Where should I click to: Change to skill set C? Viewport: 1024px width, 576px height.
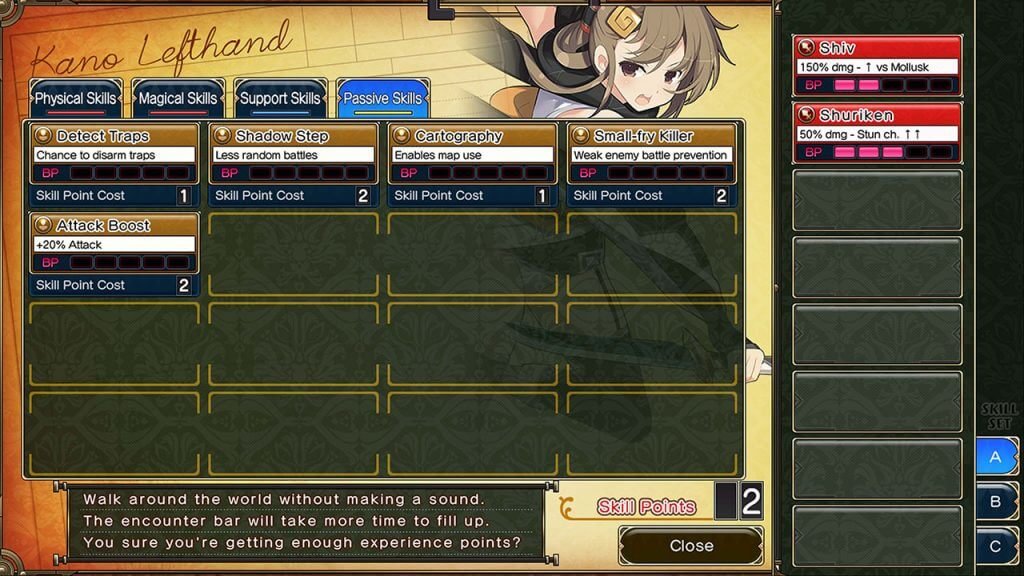(x=996, y=546)
